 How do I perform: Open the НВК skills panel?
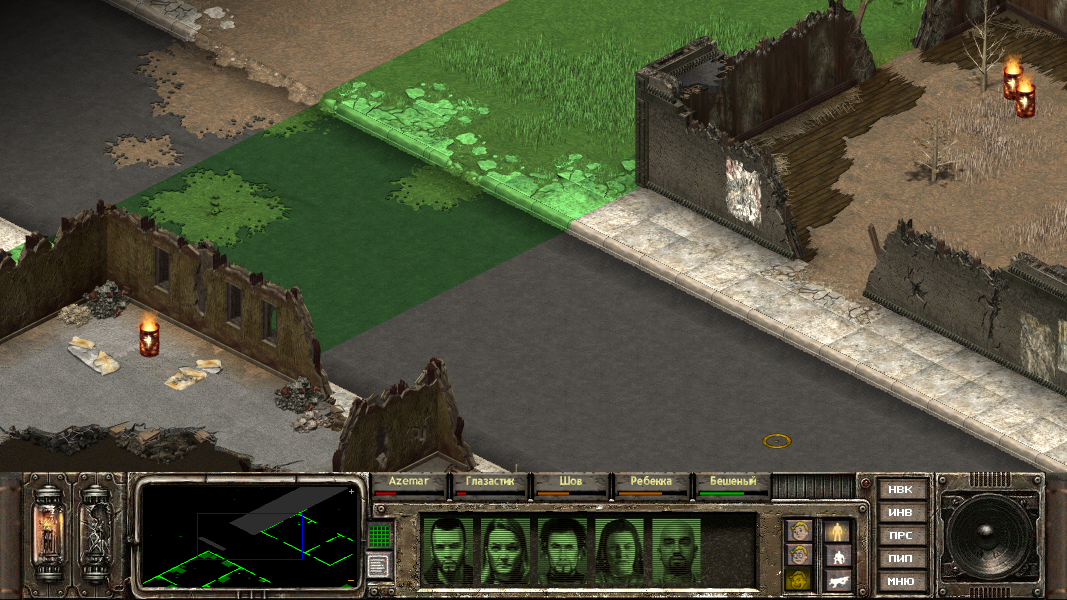(x=900, y=490)
